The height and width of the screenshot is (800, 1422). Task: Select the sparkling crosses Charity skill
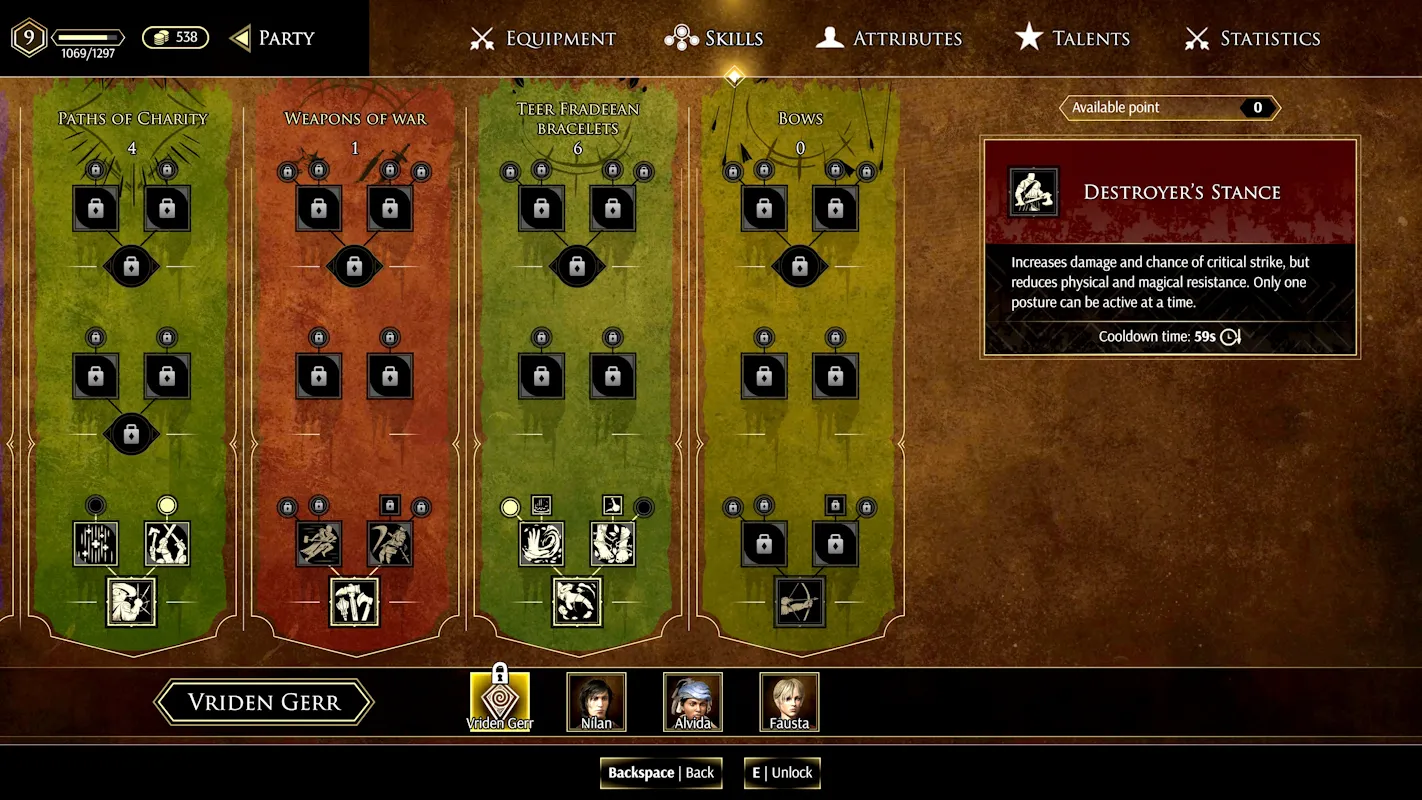(x=96, y=544)
